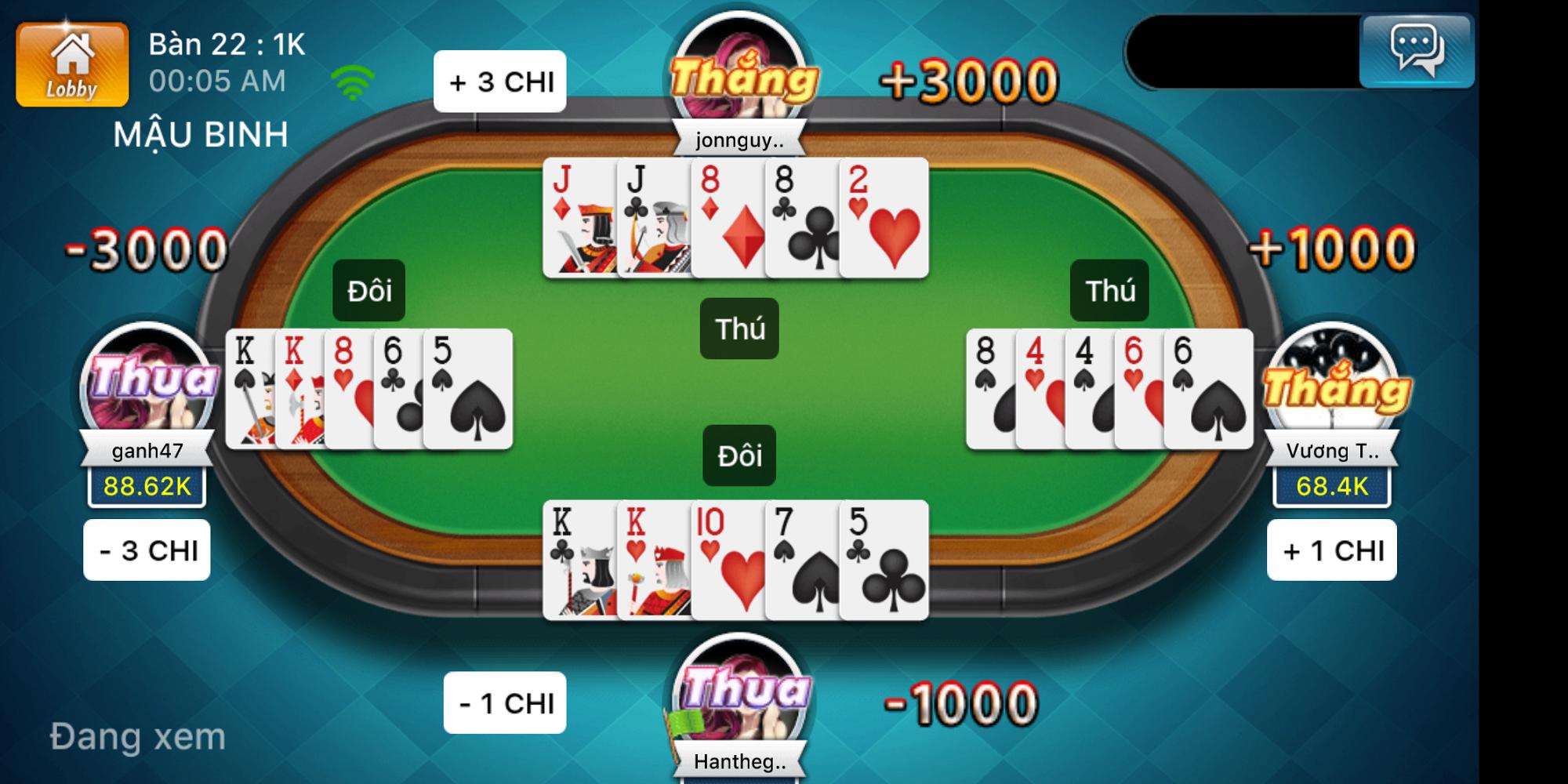Expand the Thú tag above Vương T's cards

tap(1110, 289)
